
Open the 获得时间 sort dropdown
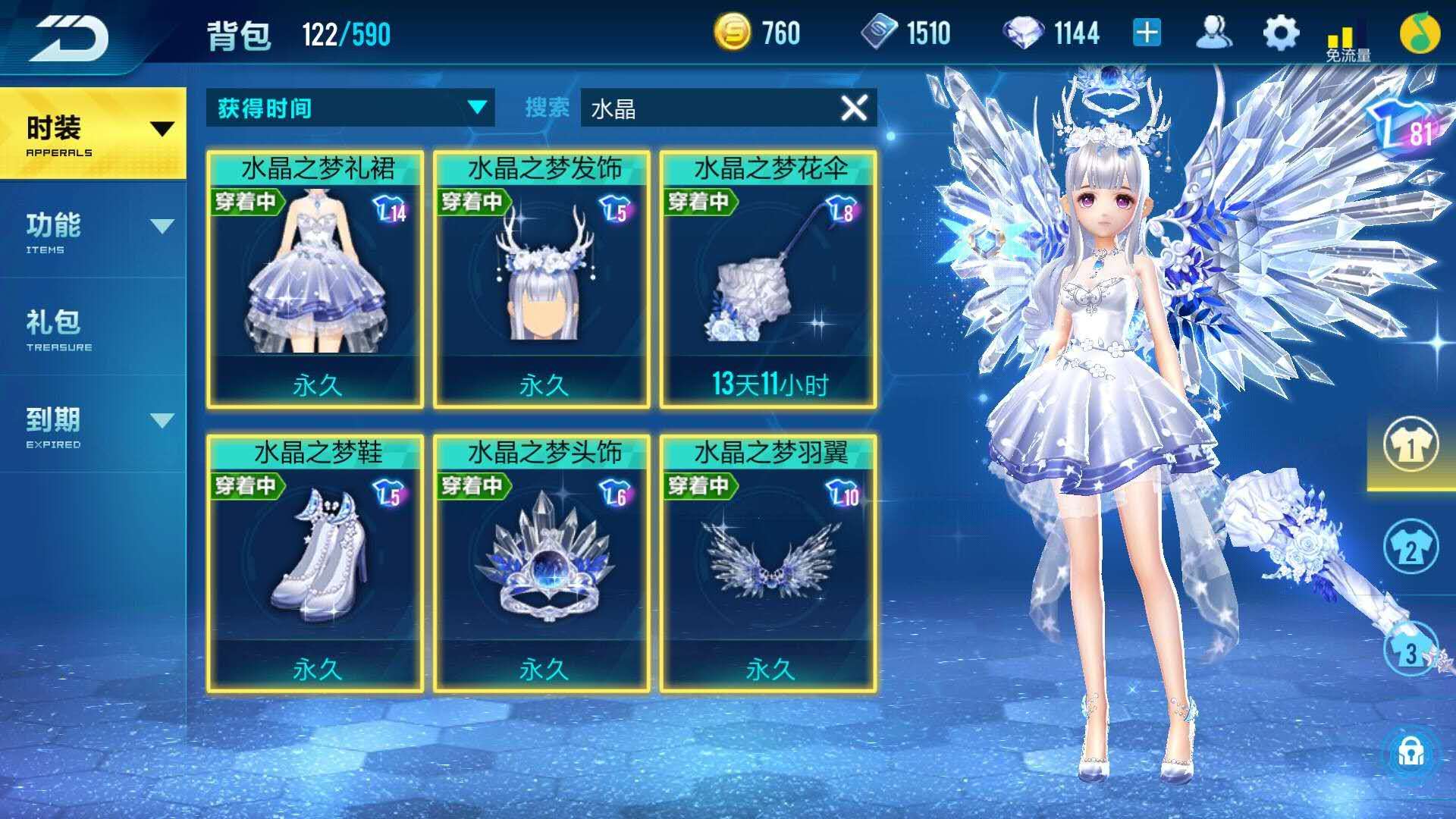pos(350,108)
